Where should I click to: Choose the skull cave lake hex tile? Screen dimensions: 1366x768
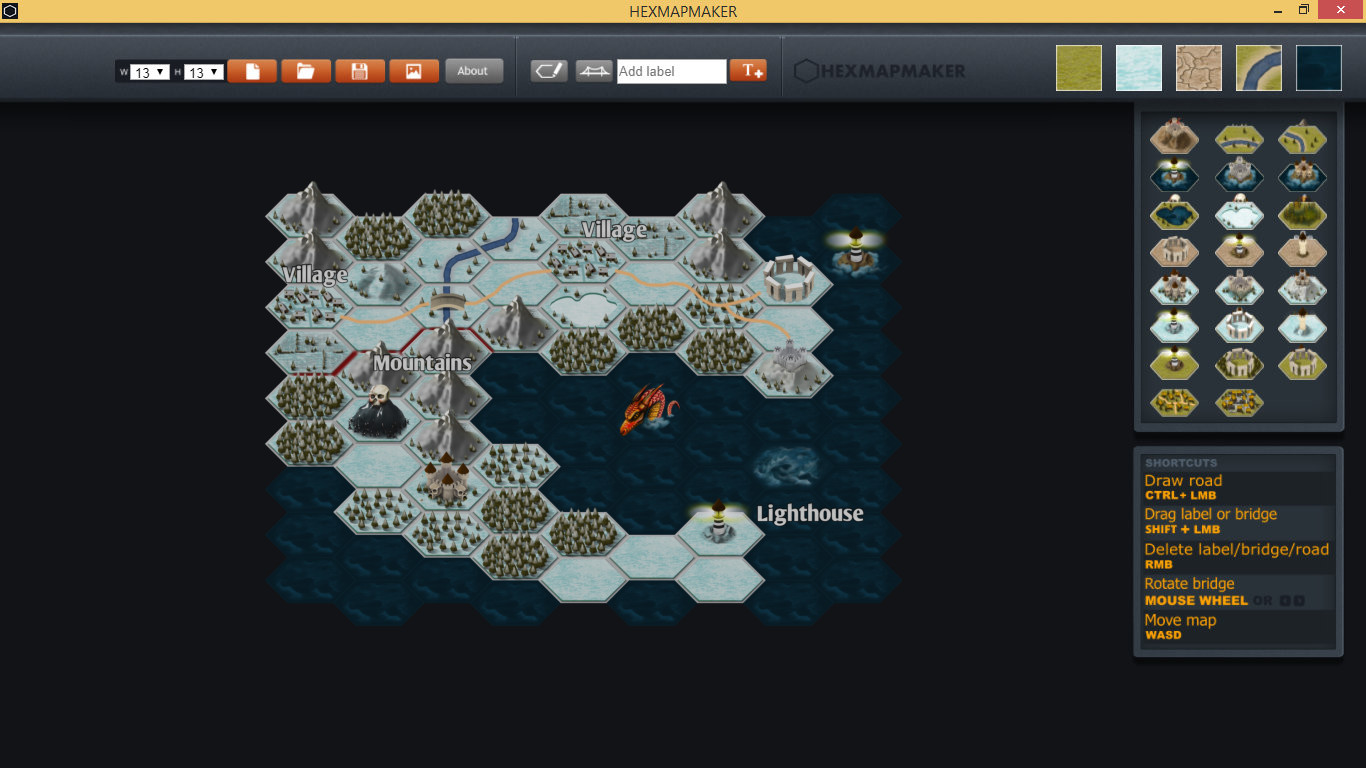pos(1174,214)
